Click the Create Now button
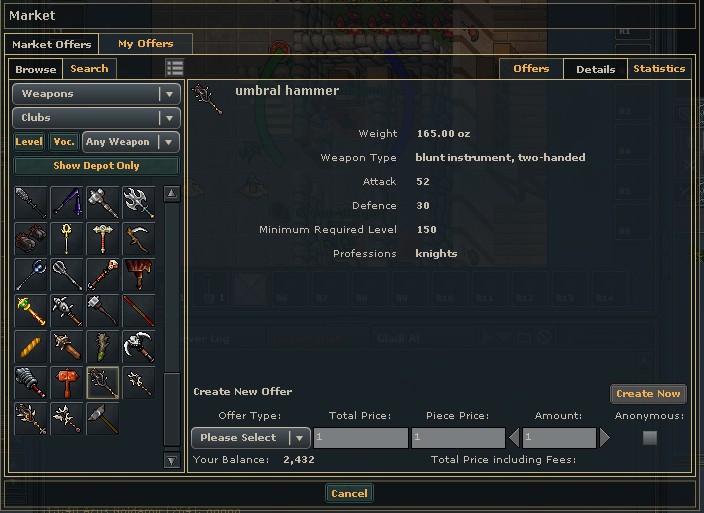This screenshot has width=704, height=513. click(648, 394)
